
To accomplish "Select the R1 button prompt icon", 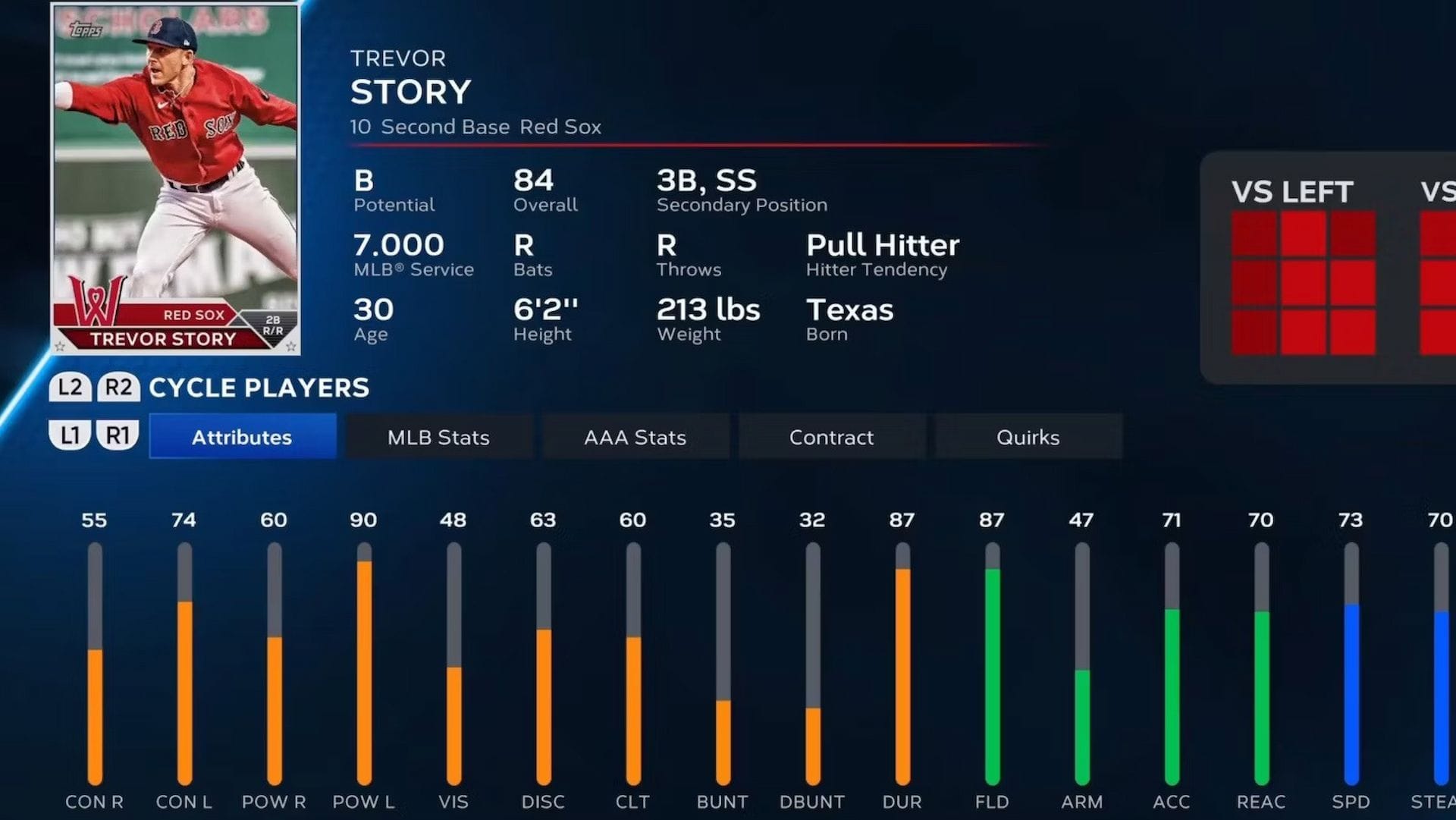I will pyautogui.click(x=120, y=436).
